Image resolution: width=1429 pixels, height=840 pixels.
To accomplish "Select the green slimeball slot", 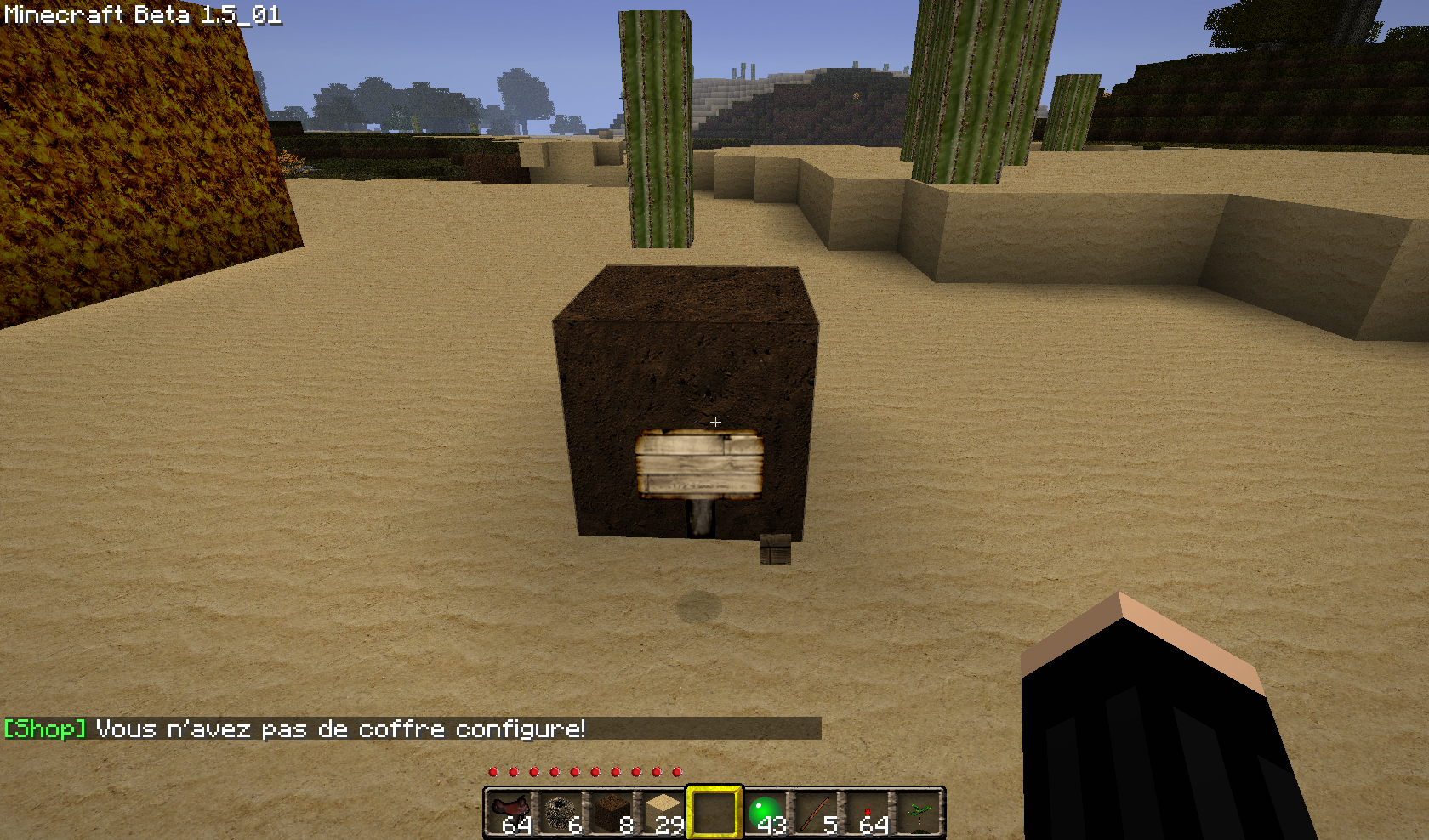I will pyautogui.click(x=766, y=813).
